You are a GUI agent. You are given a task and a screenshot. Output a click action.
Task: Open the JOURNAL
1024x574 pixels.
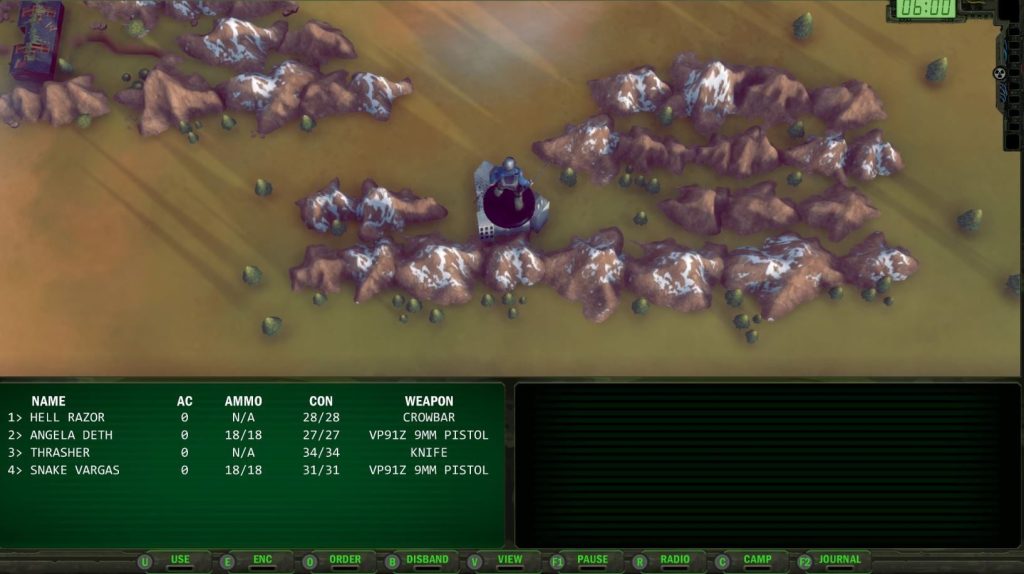tap(839, 560)
